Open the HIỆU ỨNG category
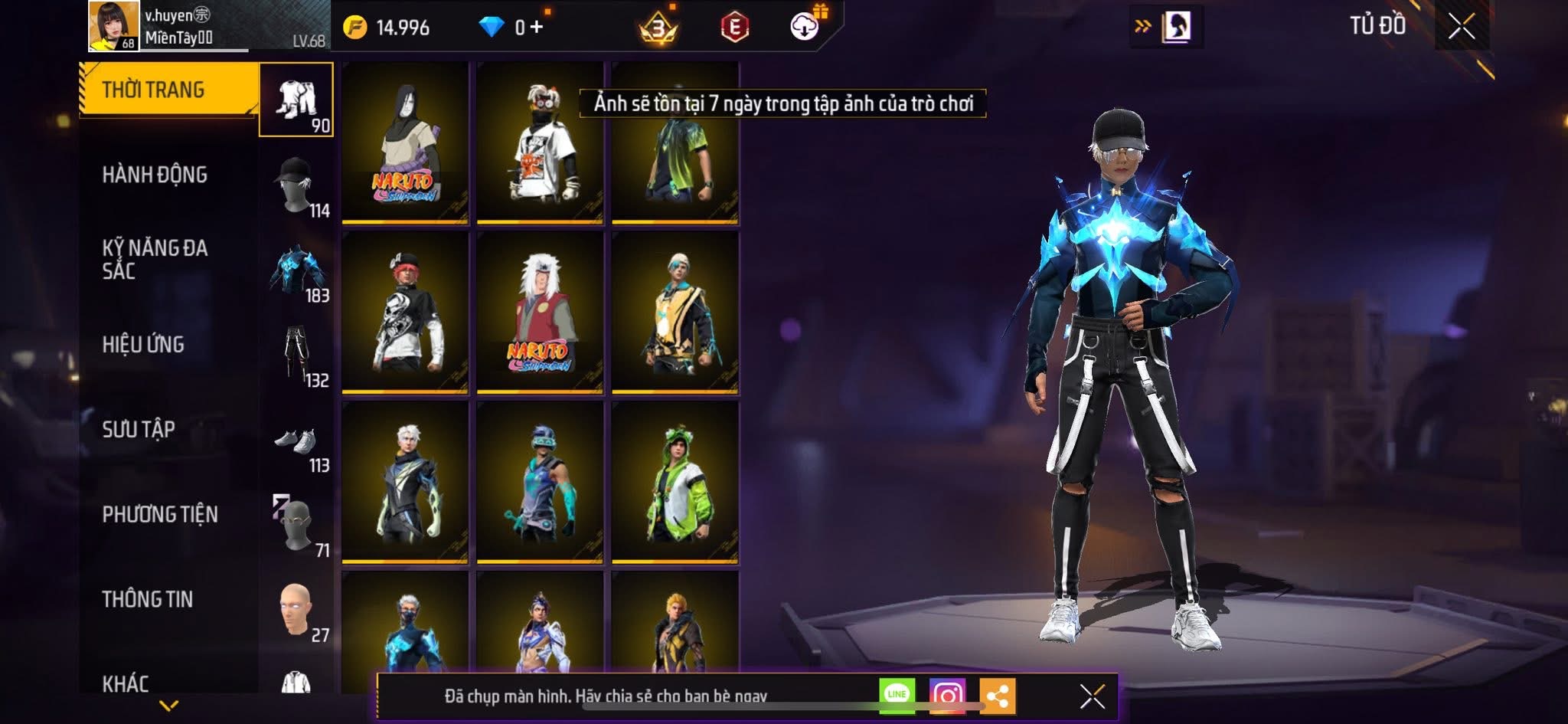Viewport: 1568px width, 724px height. [x=143, y=344]
